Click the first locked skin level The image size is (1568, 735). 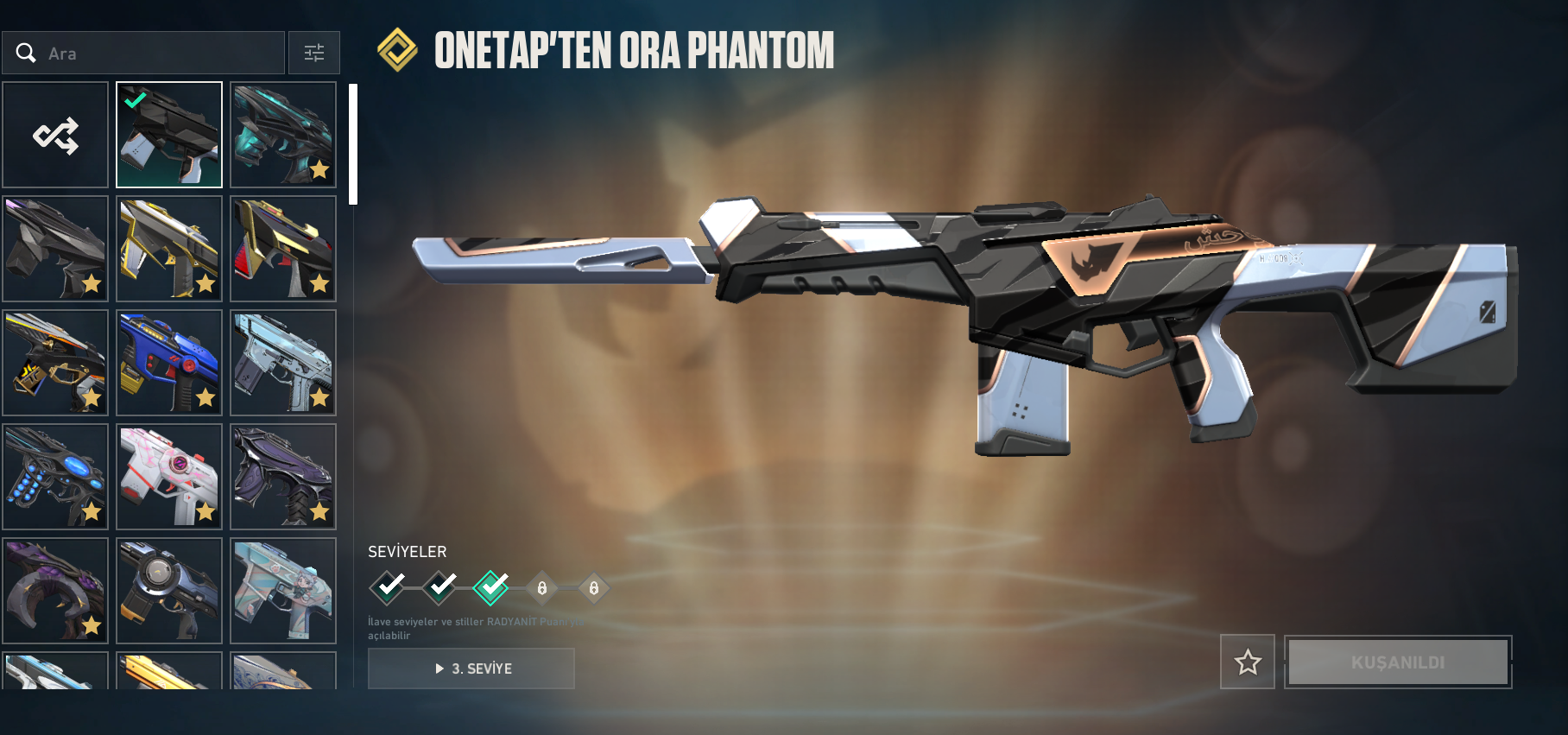542,588
